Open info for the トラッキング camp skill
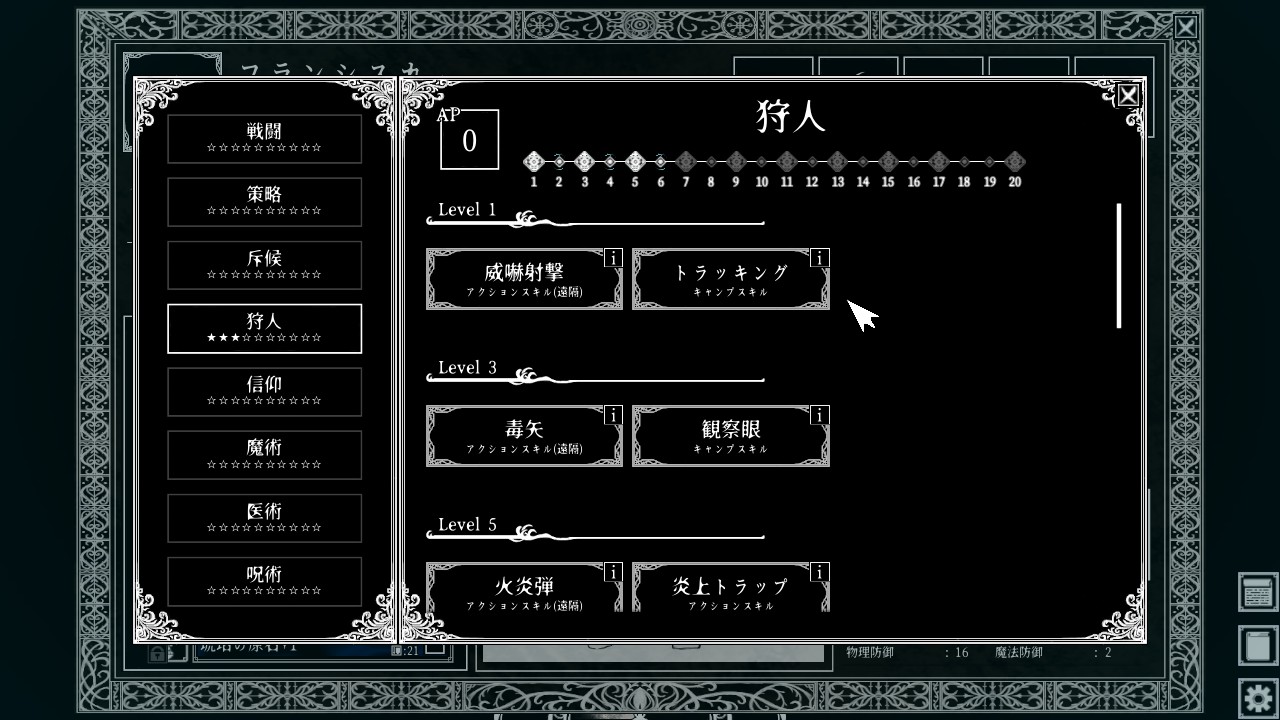1280x720 pixels. coord(820,258)
